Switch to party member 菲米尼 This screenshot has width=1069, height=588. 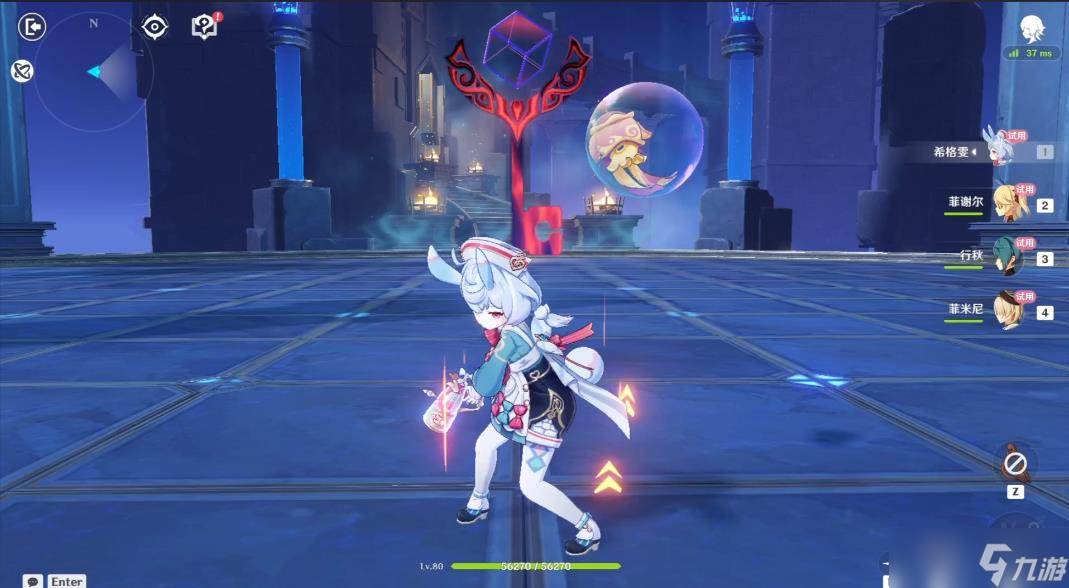point(1008,310)
